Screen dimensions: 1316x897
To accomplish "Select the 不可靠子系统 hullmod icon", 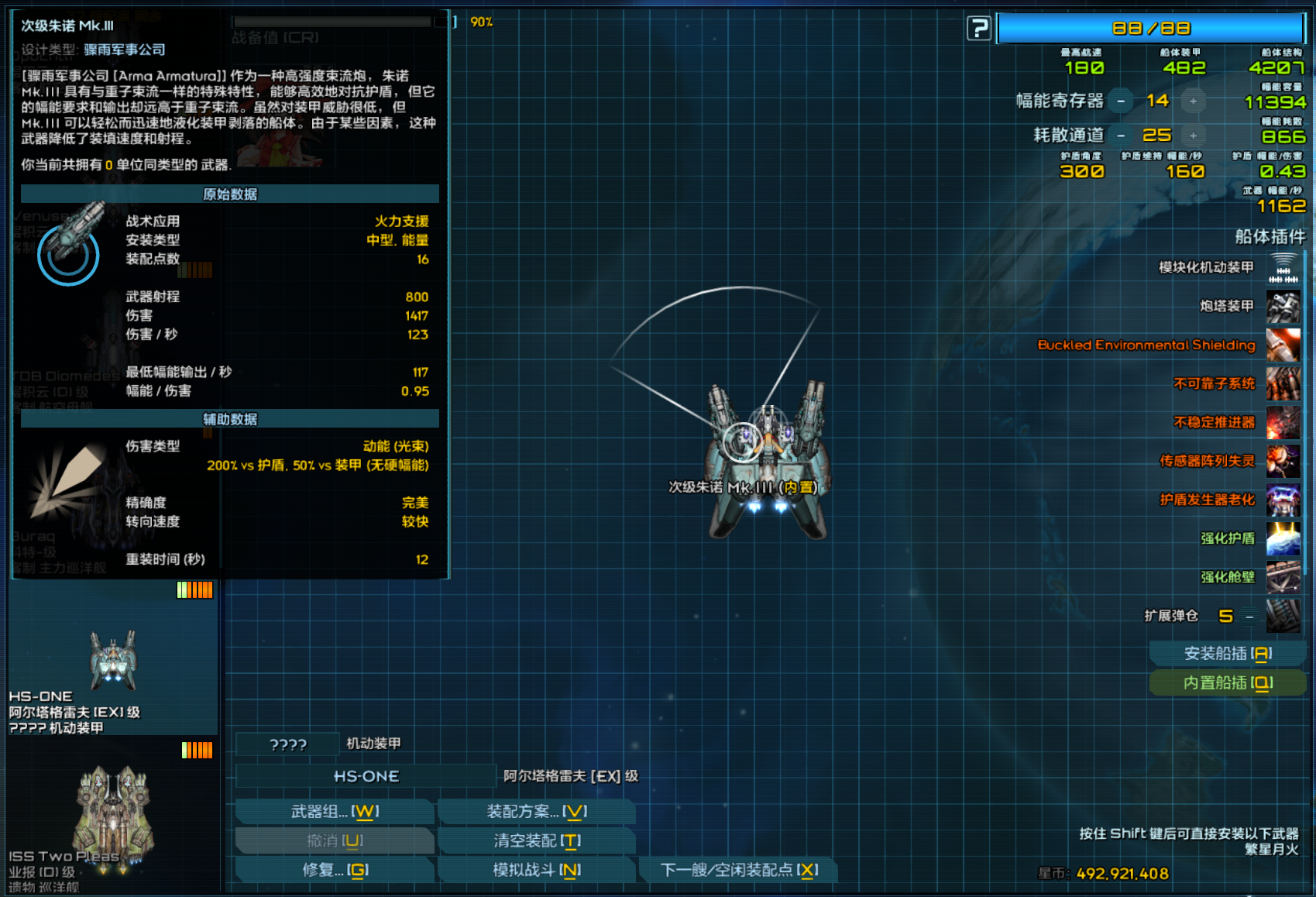I will pos(1282,384).
